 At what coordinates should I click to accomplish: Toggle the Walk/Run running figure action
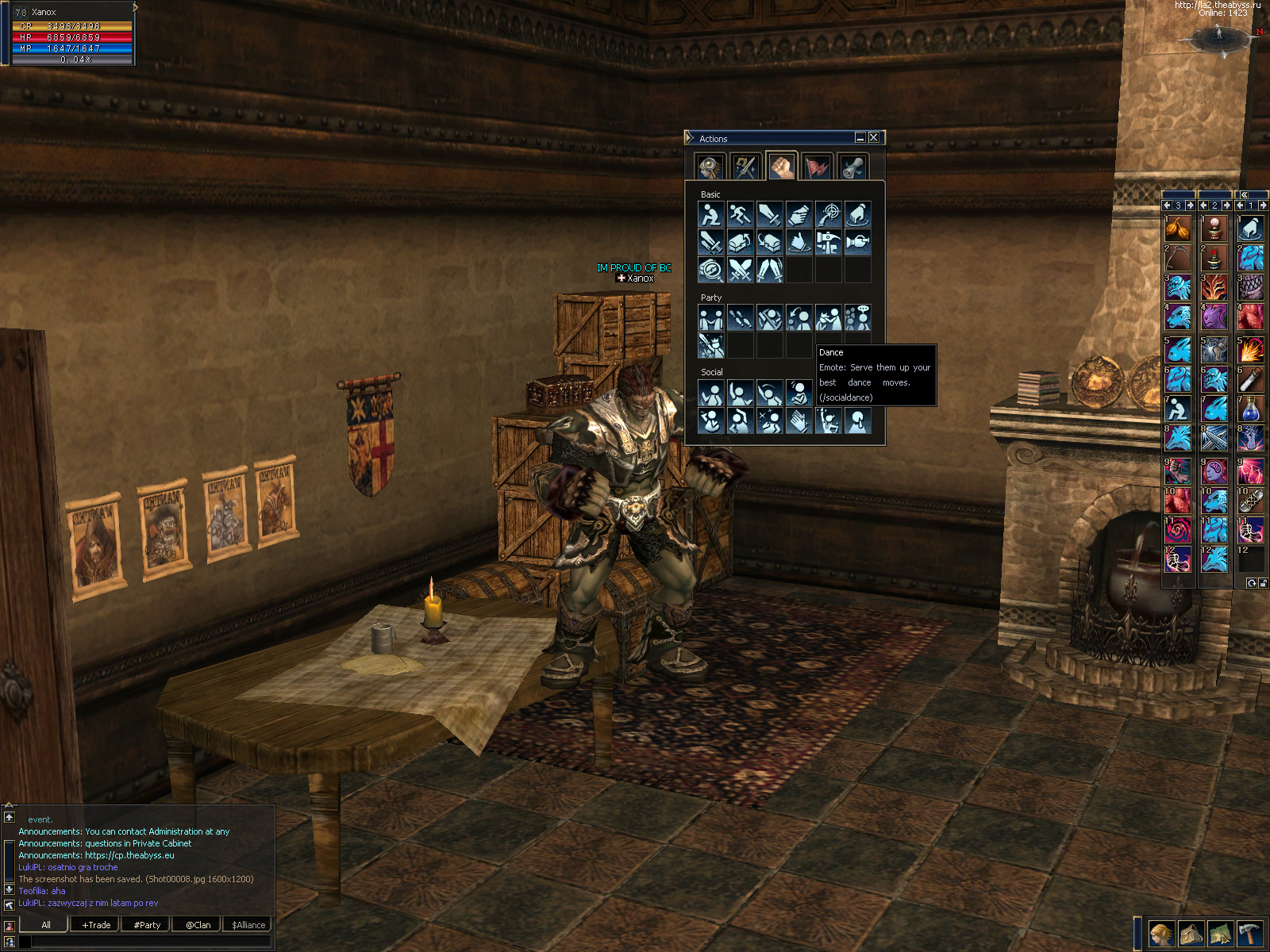740,214
